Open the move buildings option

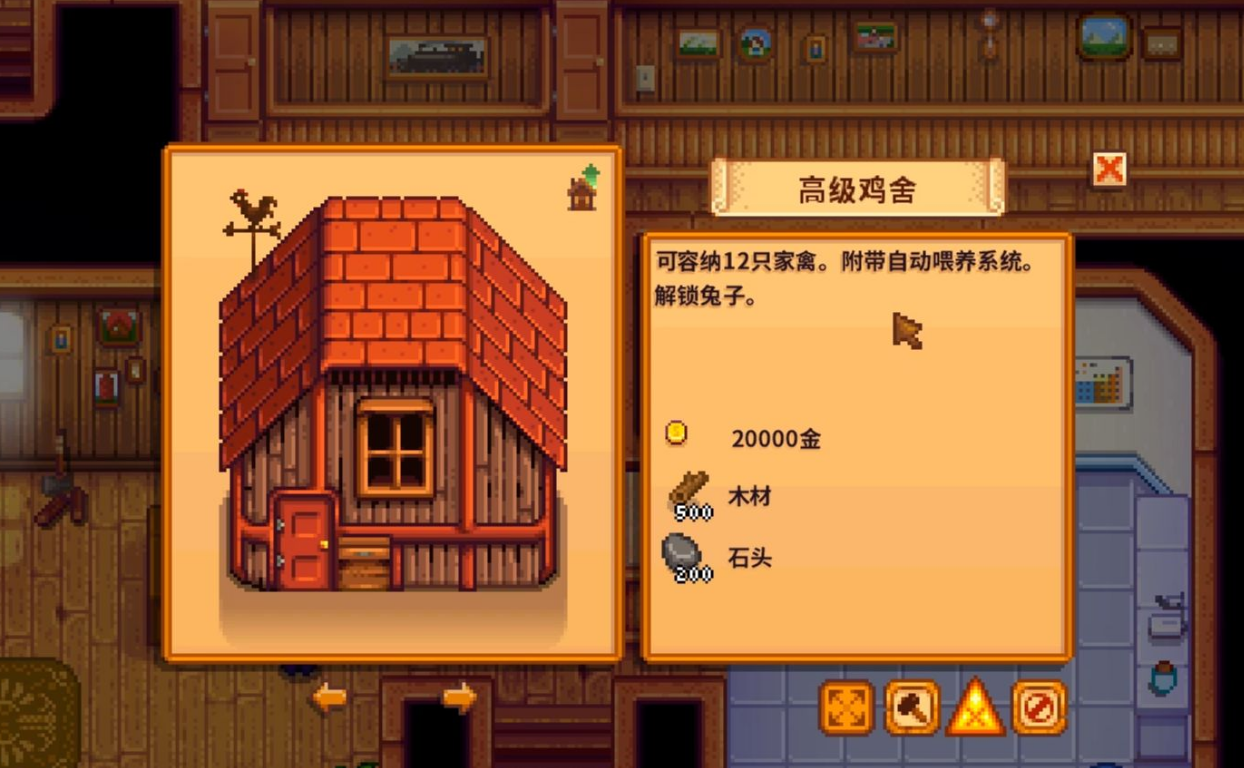(847, 708)
